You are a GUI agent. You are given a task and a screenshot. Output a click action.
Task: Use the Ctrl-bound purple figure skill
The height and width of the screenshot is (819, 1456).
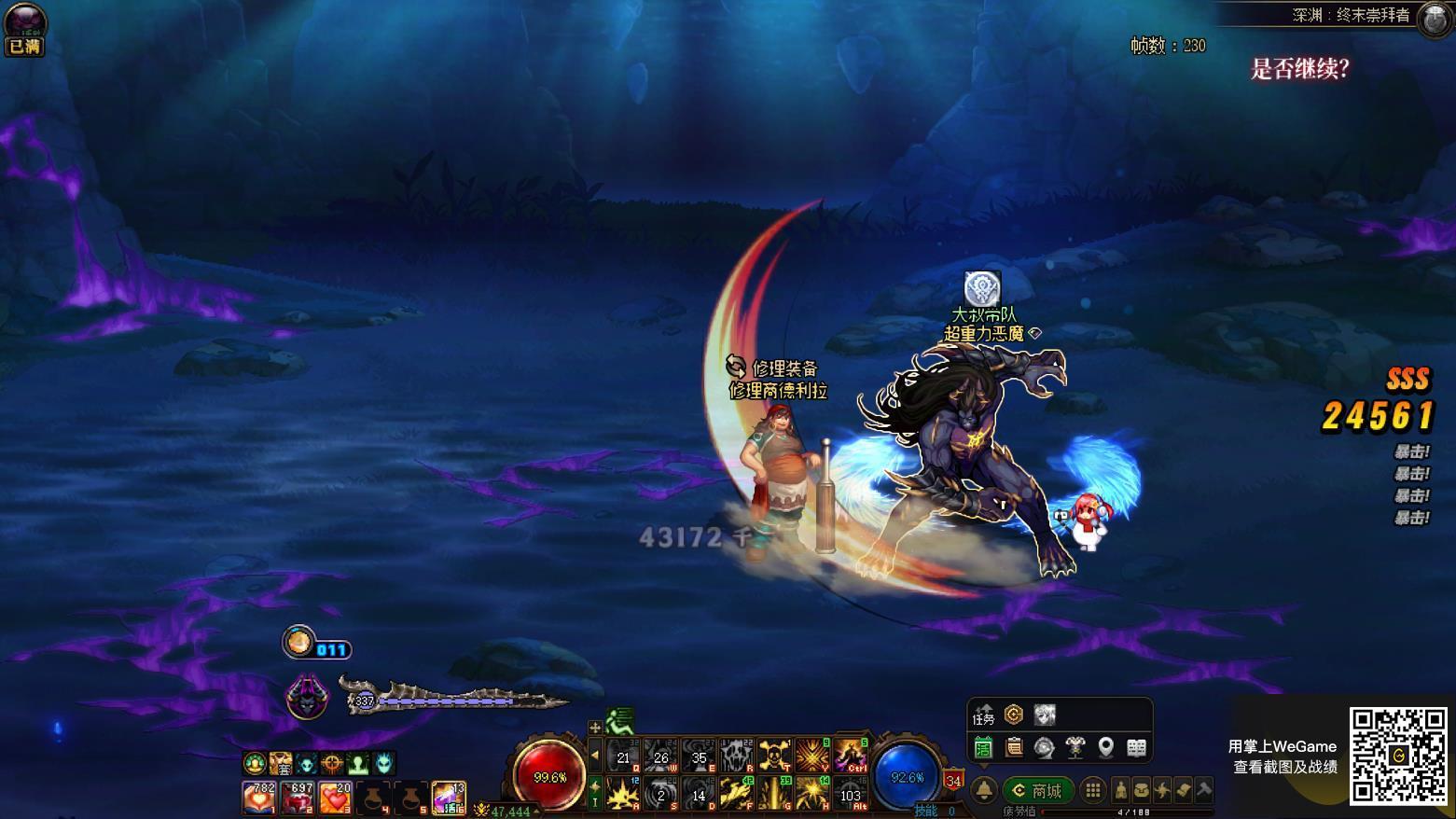850,756
